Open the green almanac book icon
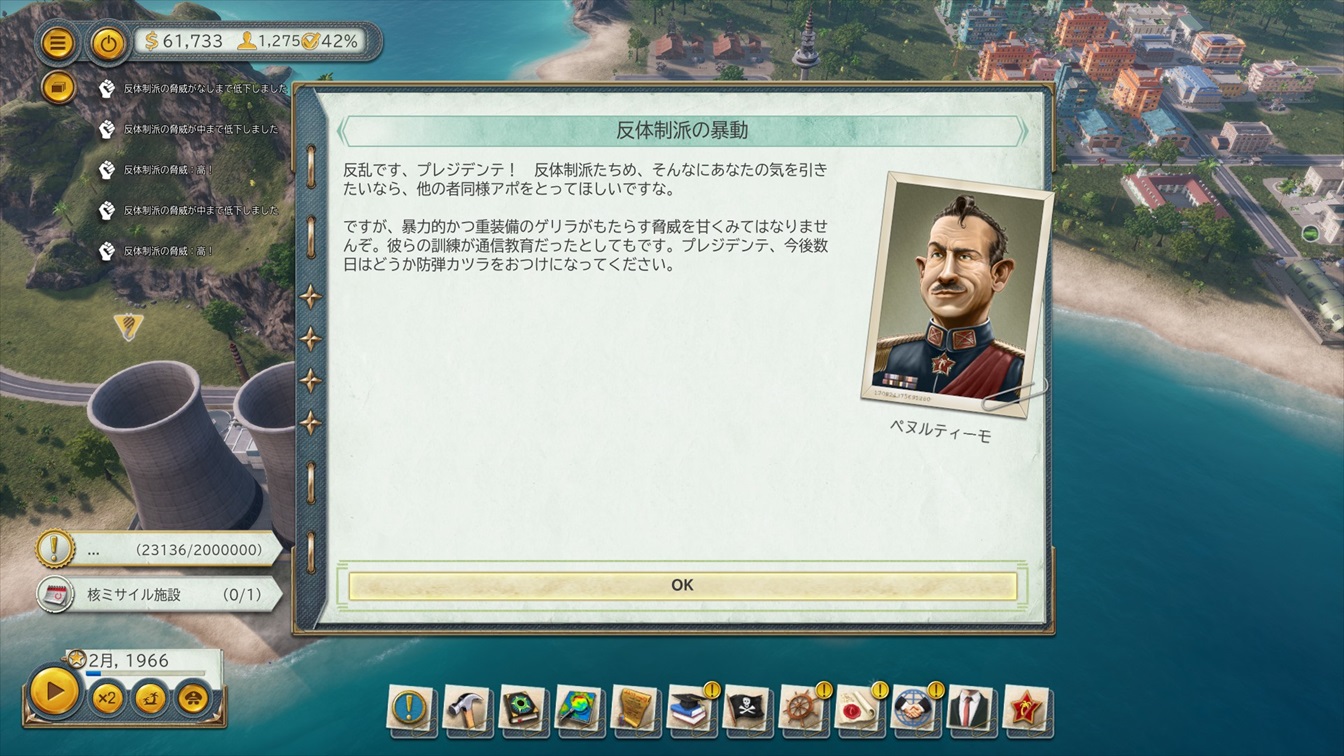 point(522,708)
